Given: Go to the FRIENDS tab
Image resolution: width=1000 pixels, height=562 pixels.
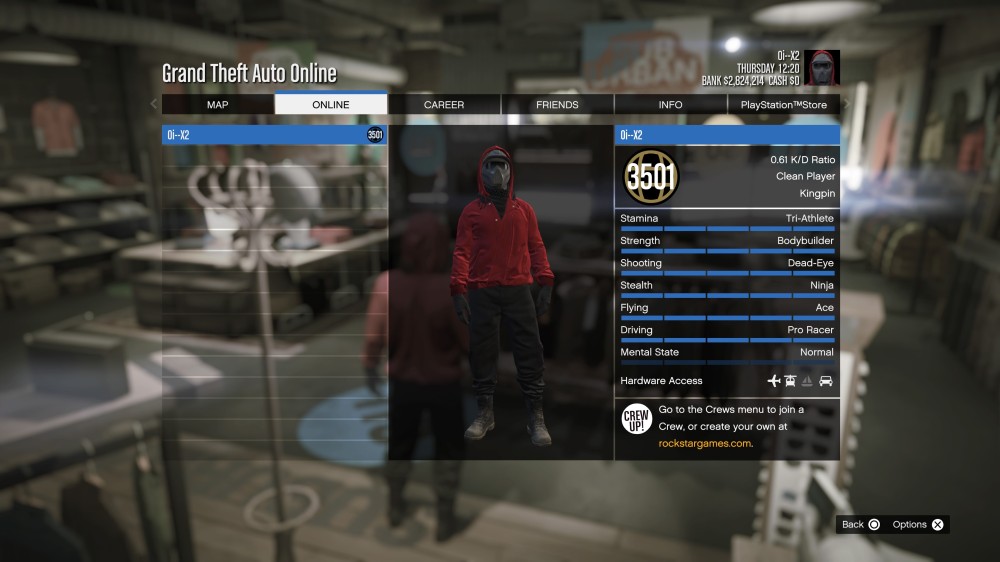Looking at the screenshot, I should tap(557, 104).
